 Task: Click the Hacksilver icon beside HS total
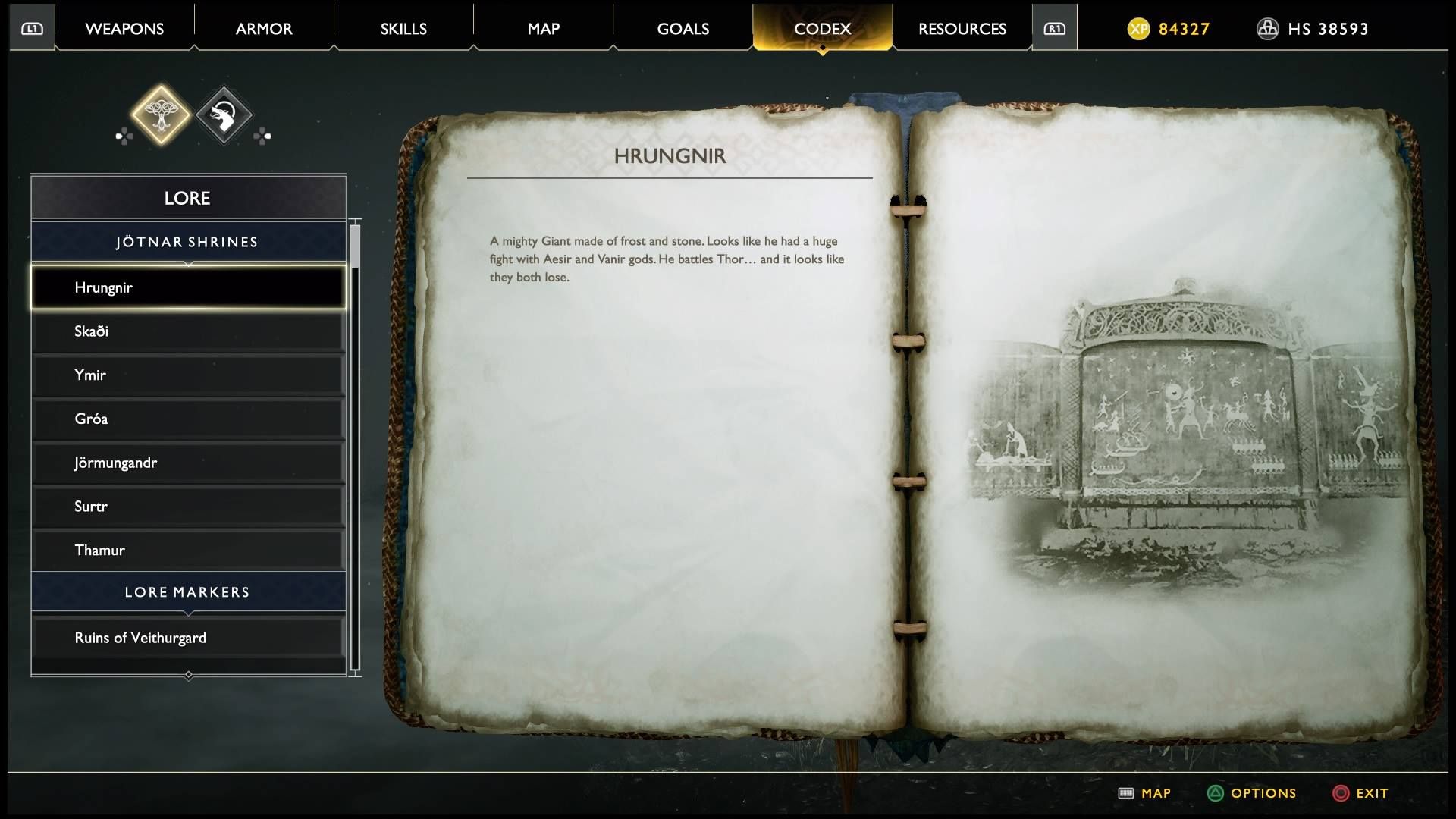pos(1268,30)
